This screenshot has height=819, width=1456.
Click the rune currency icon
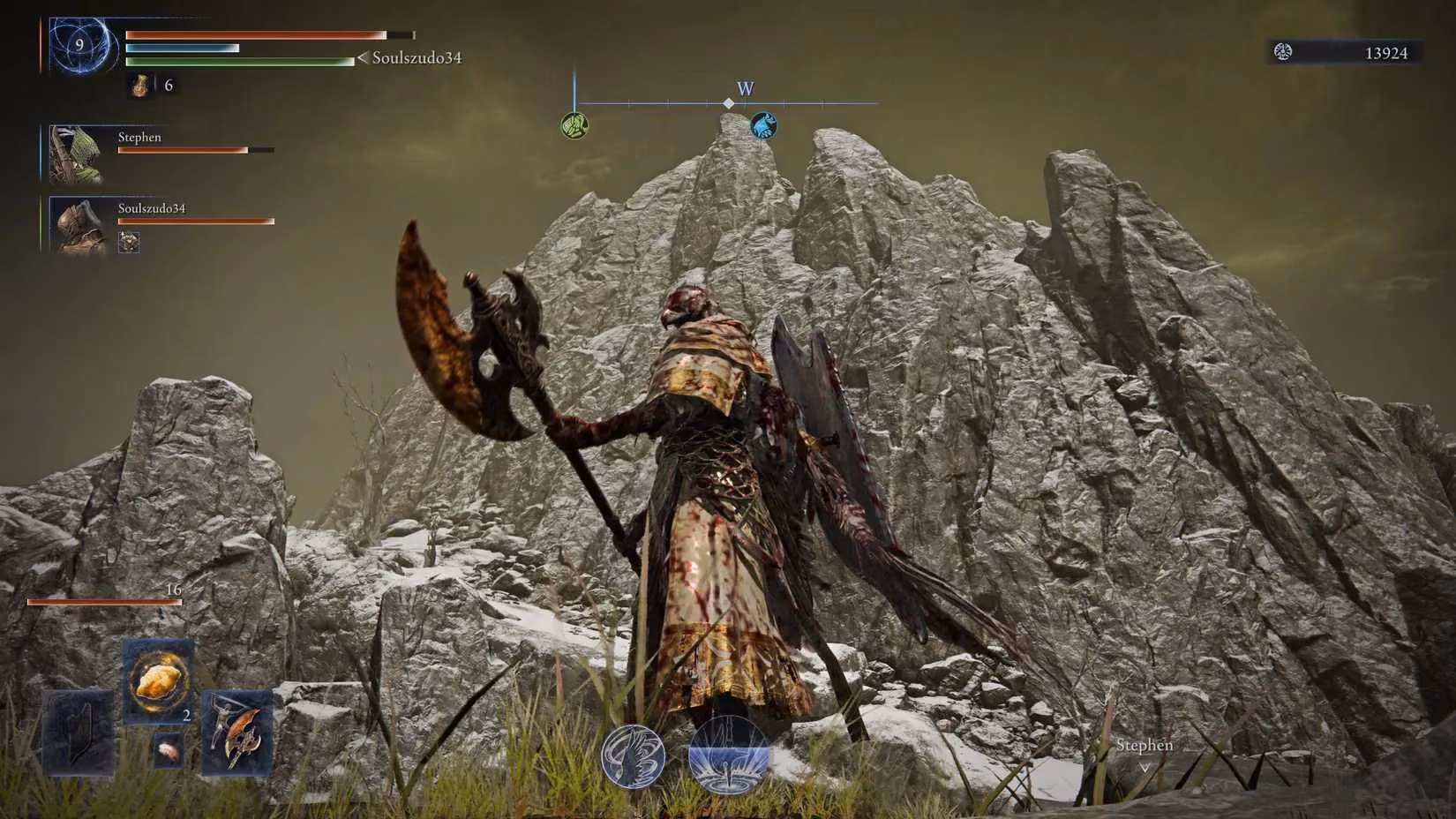pos(1283,53)
